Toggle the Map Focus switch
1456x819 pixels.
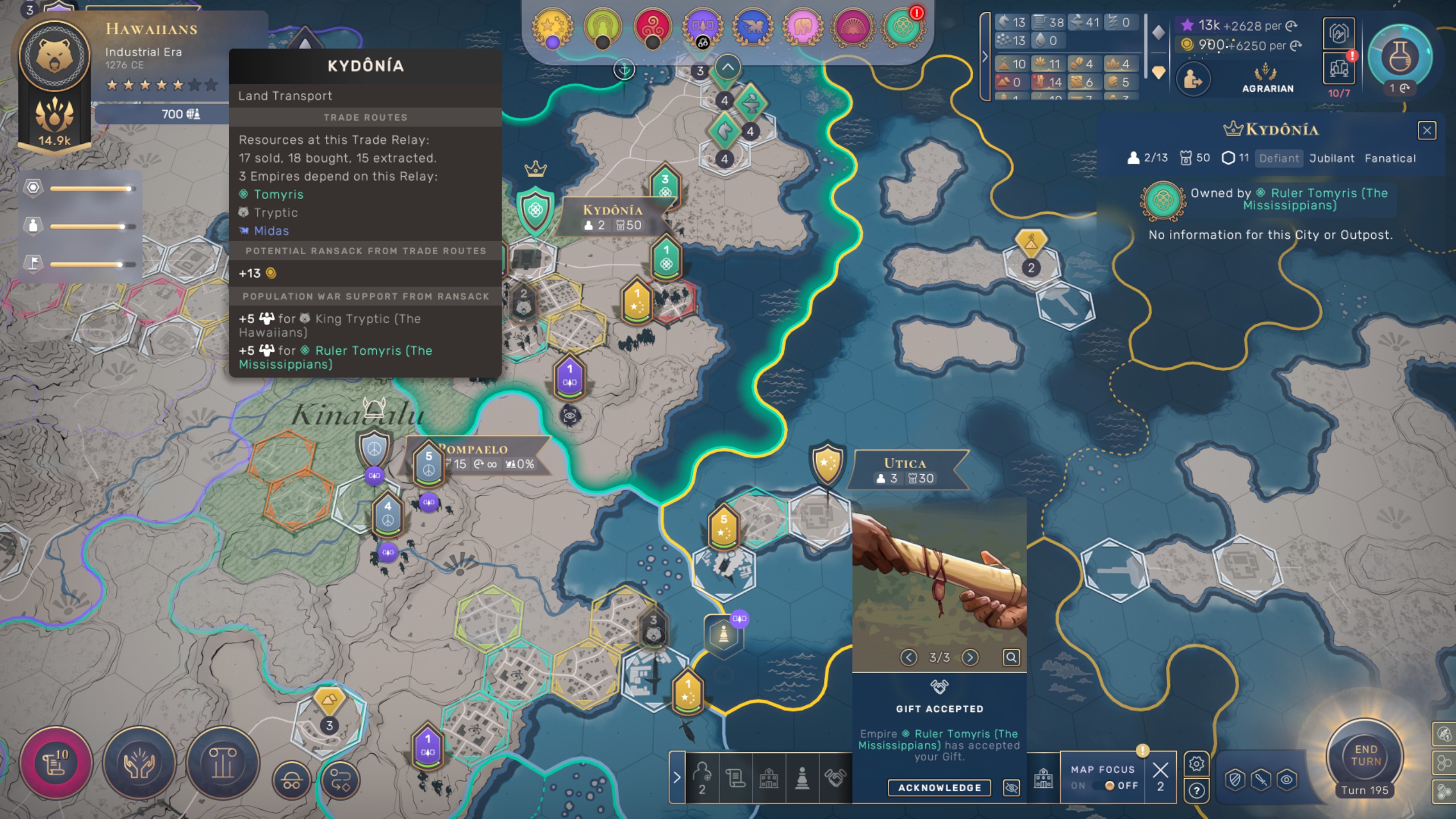click(1109, 785)
